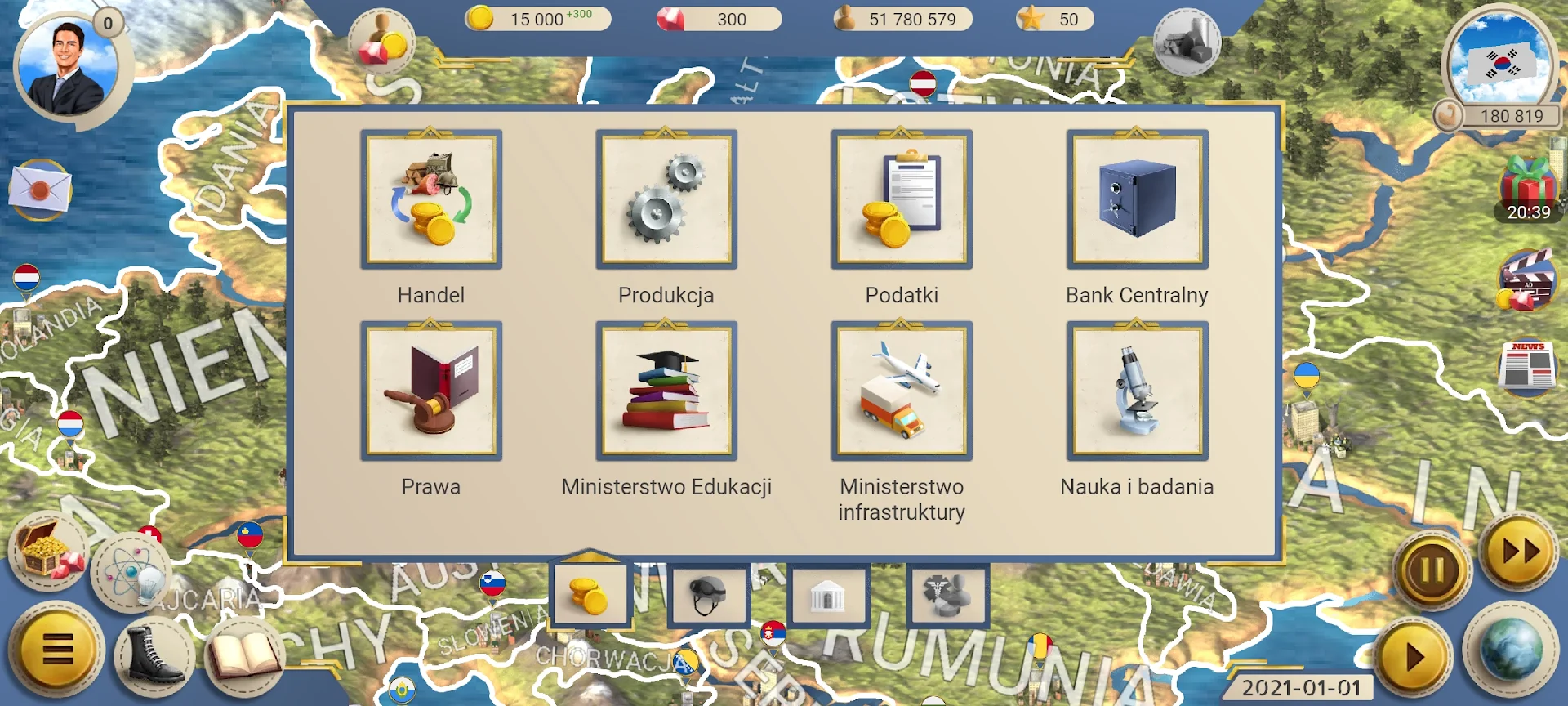The height and width of the screenshot is (706, 1568).
Task: Open the News newspaper icon
Action: pyautogui.click(x=1528, y=366)
